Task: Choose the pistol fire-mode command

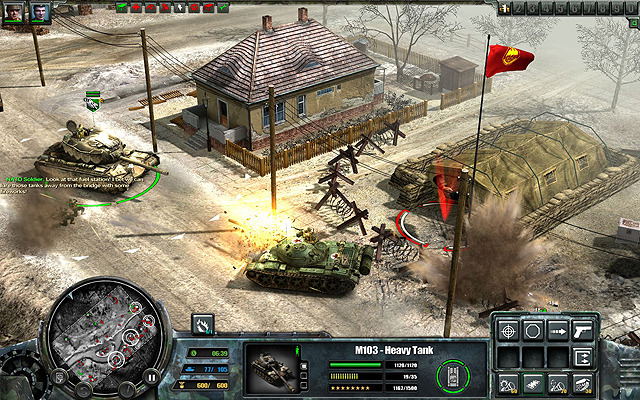Action: (583, 331)
